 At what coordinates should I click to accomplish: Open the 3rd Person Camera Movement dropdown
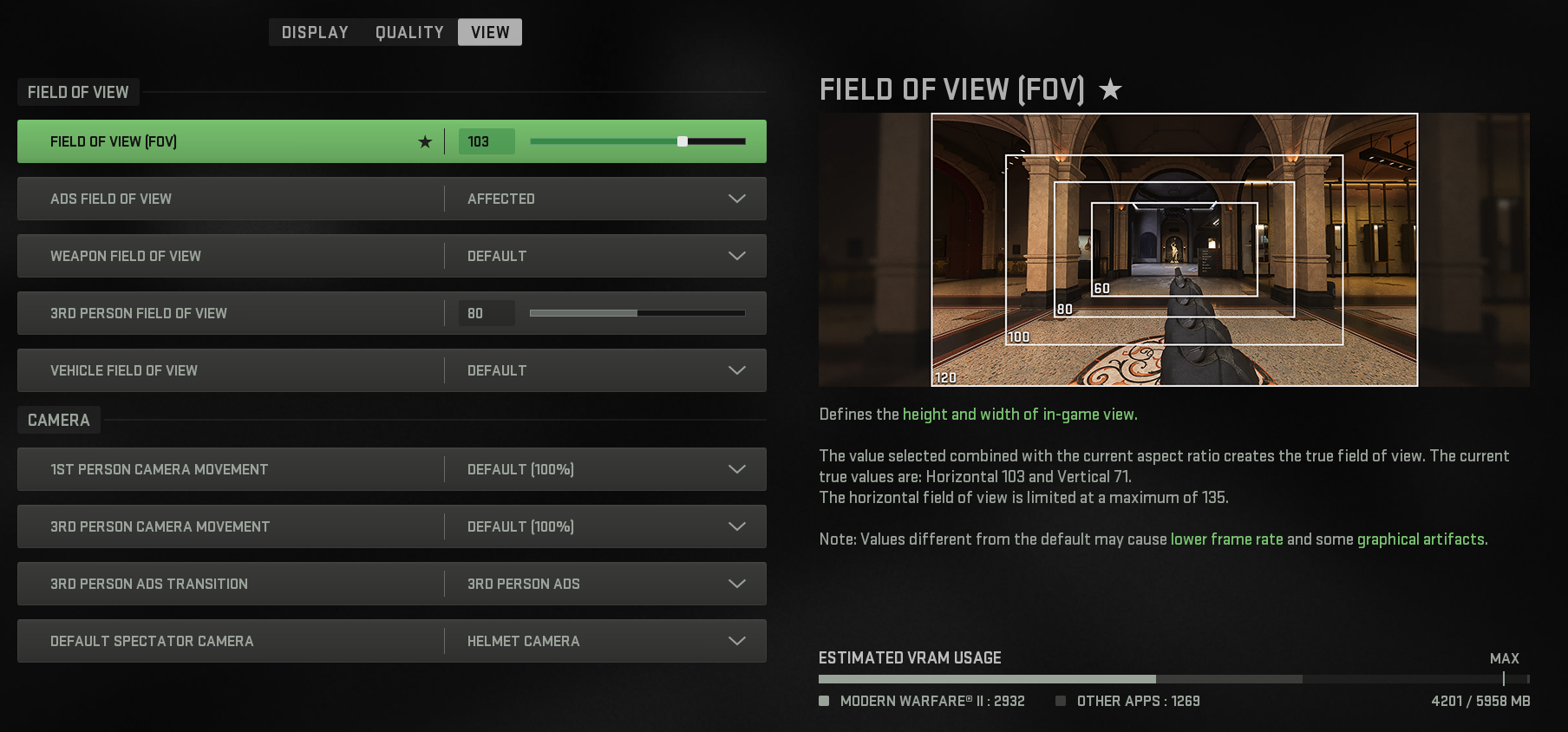point(736,526)
